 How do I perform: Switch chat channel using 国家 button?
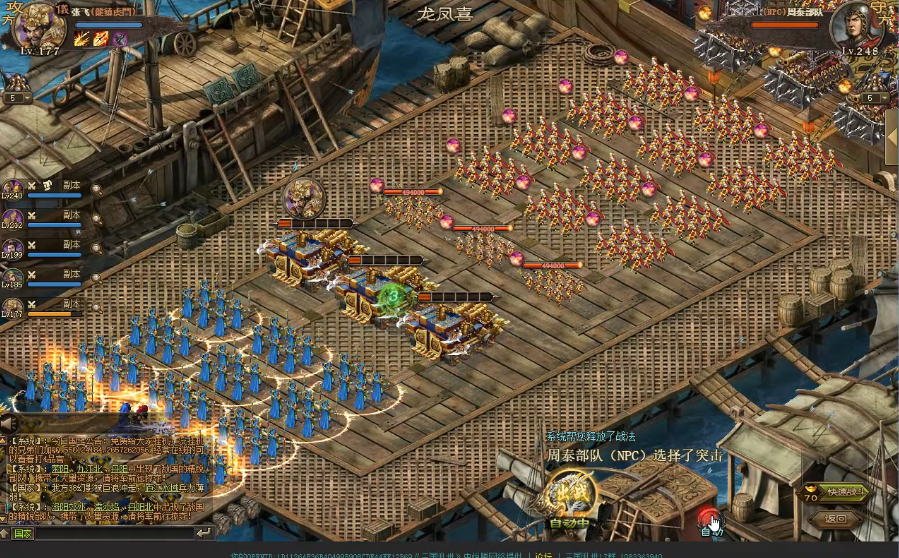click(x=22, y=534)
